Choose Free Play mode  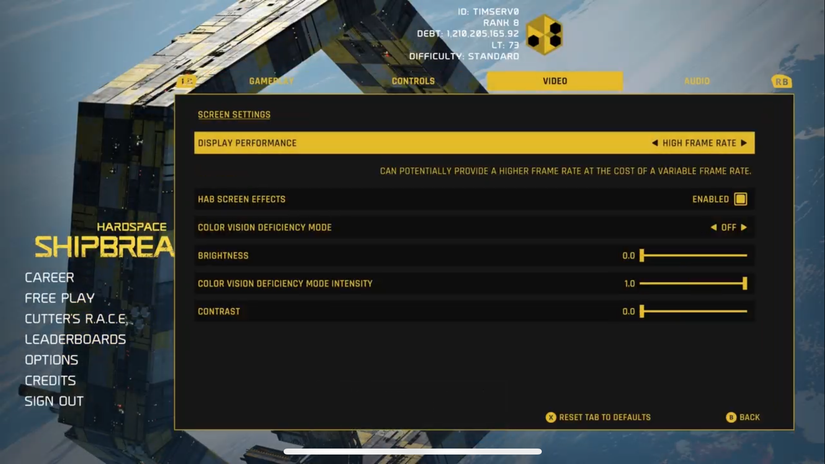(x=60, y=298)
